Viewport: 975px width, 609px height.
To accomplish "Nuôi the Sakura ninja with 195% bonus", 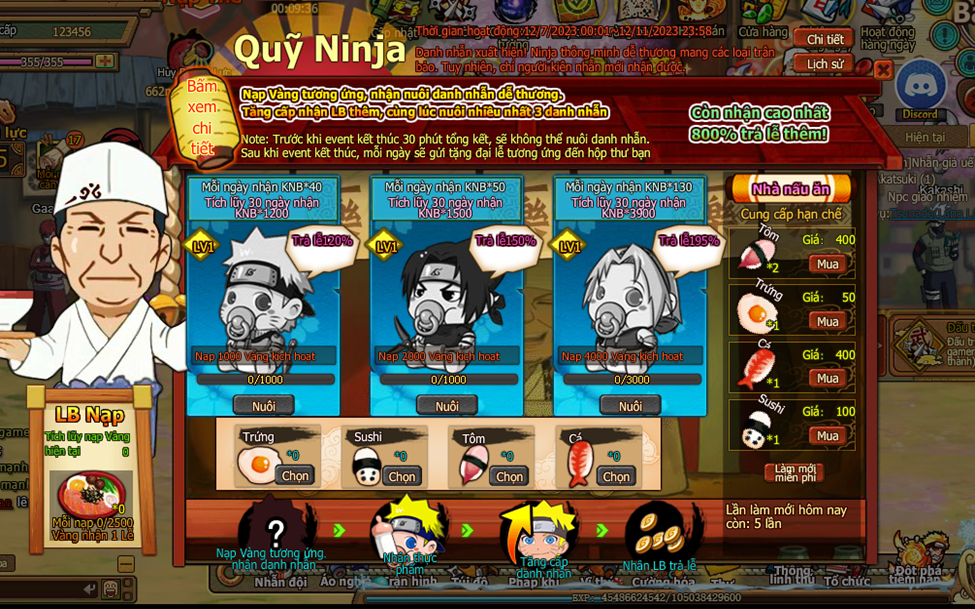I will 630,406.
